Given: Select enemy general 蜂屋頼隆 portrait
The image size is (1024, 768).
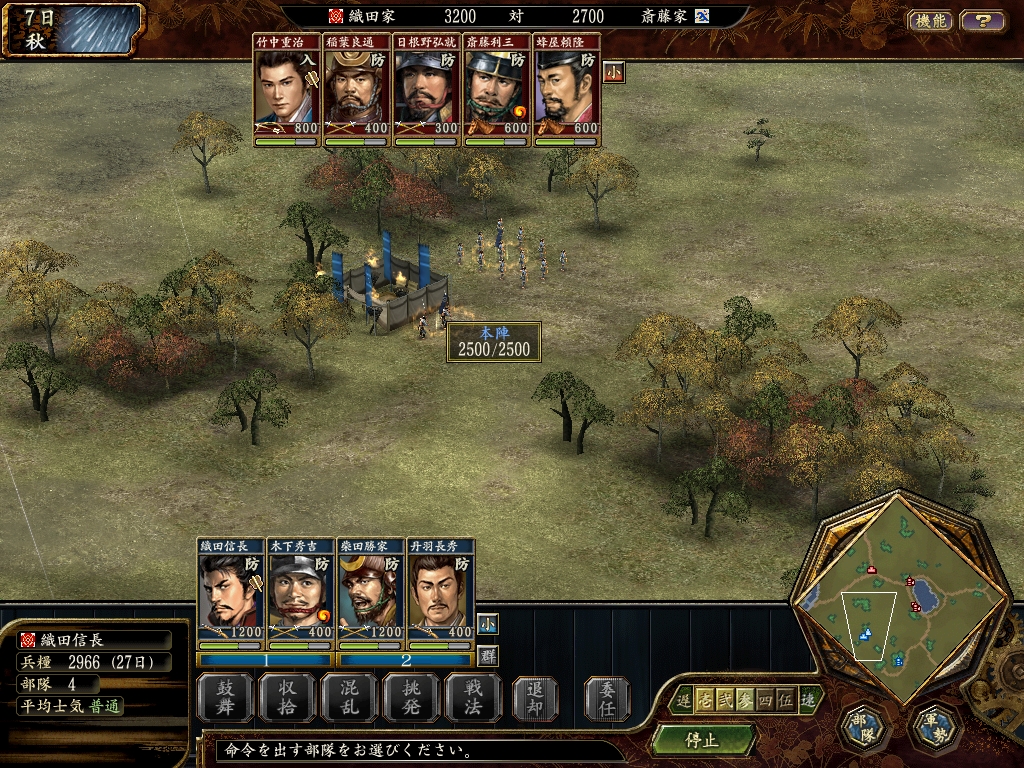Looking at the screenshot, I should pyautogui.click(x=567, y=90).
